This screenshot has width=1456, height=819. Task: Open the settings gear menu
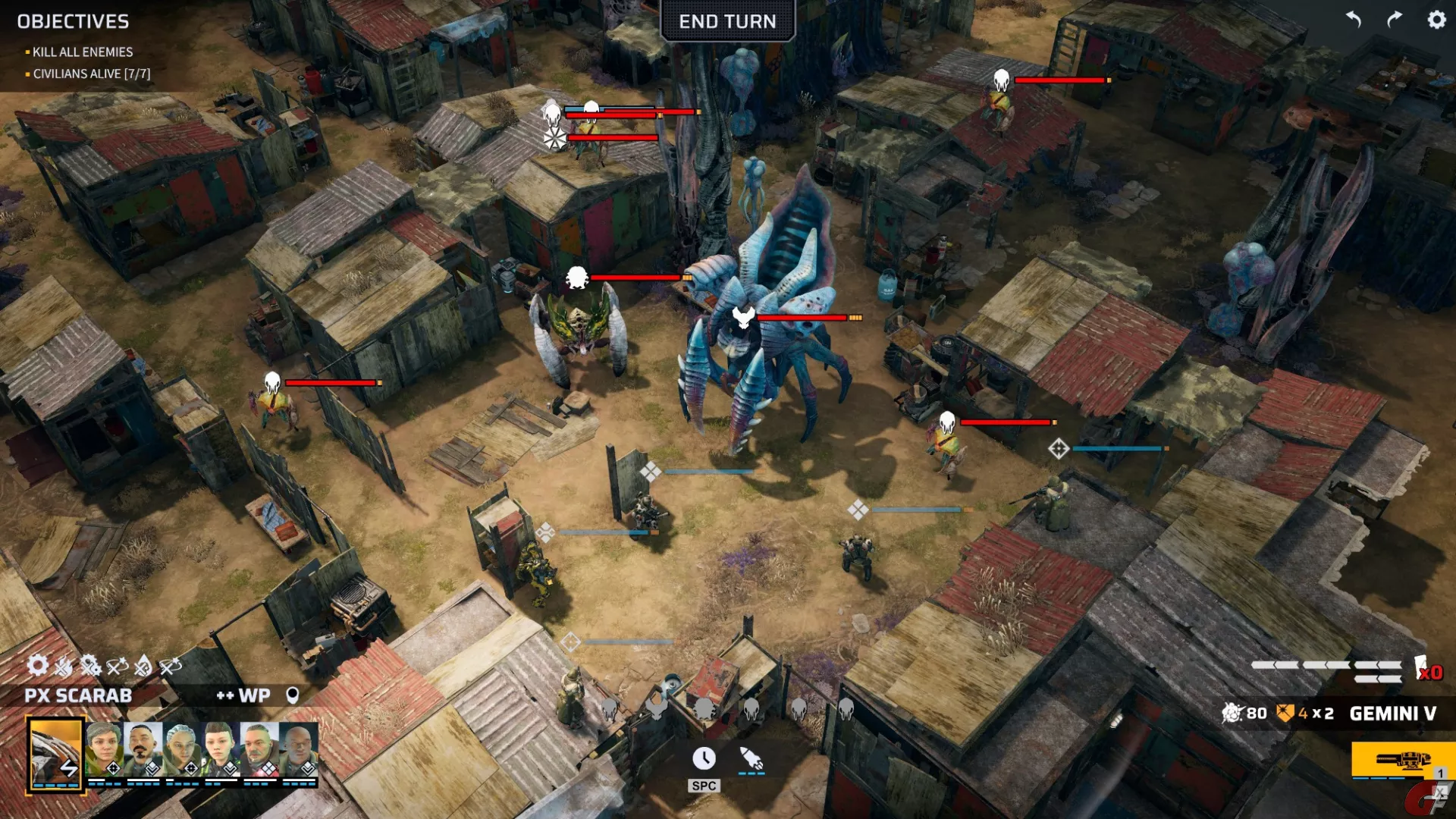[x=1436, y=20]
